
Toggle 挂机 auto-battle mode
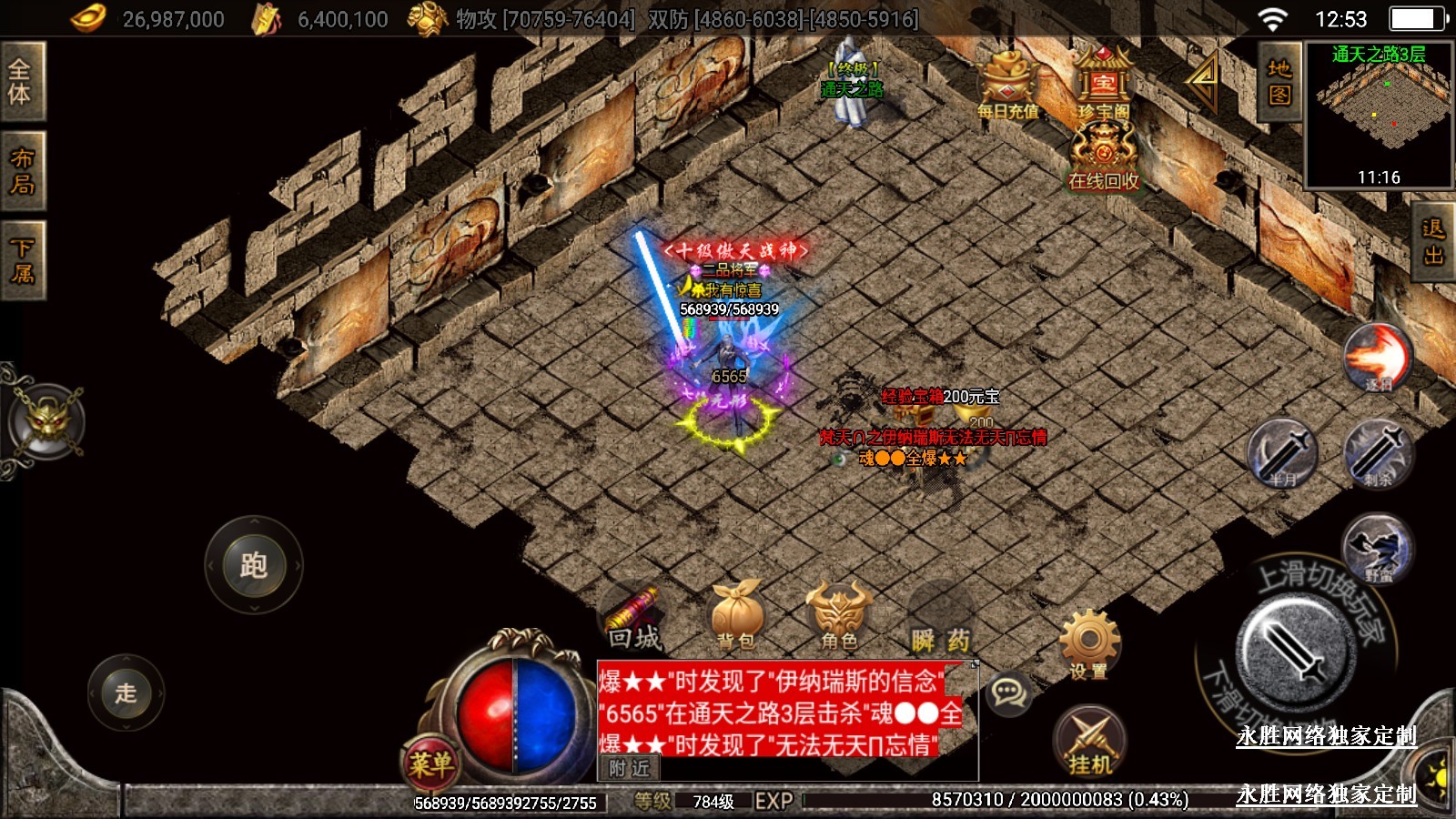pos(1089,742)
